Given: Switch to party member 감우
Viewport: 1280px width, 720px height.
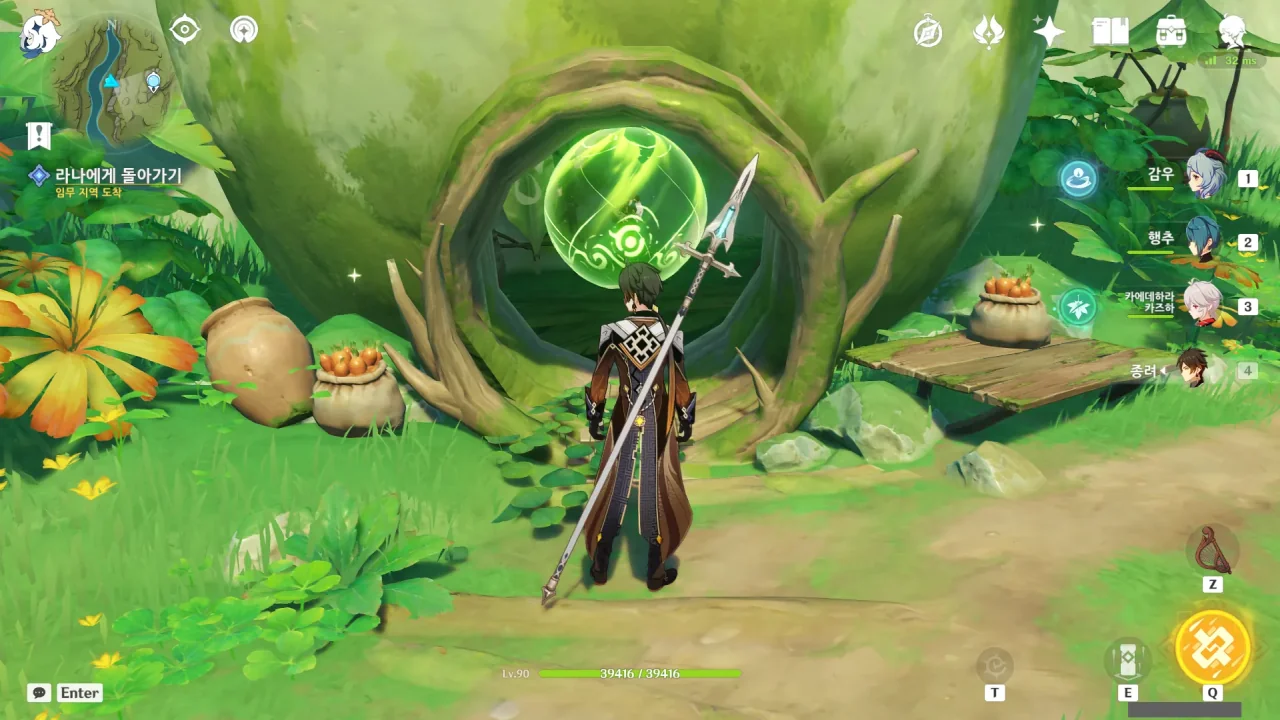Looking at the screenshot, I should pyautogui.click(x=1206, y=176).
